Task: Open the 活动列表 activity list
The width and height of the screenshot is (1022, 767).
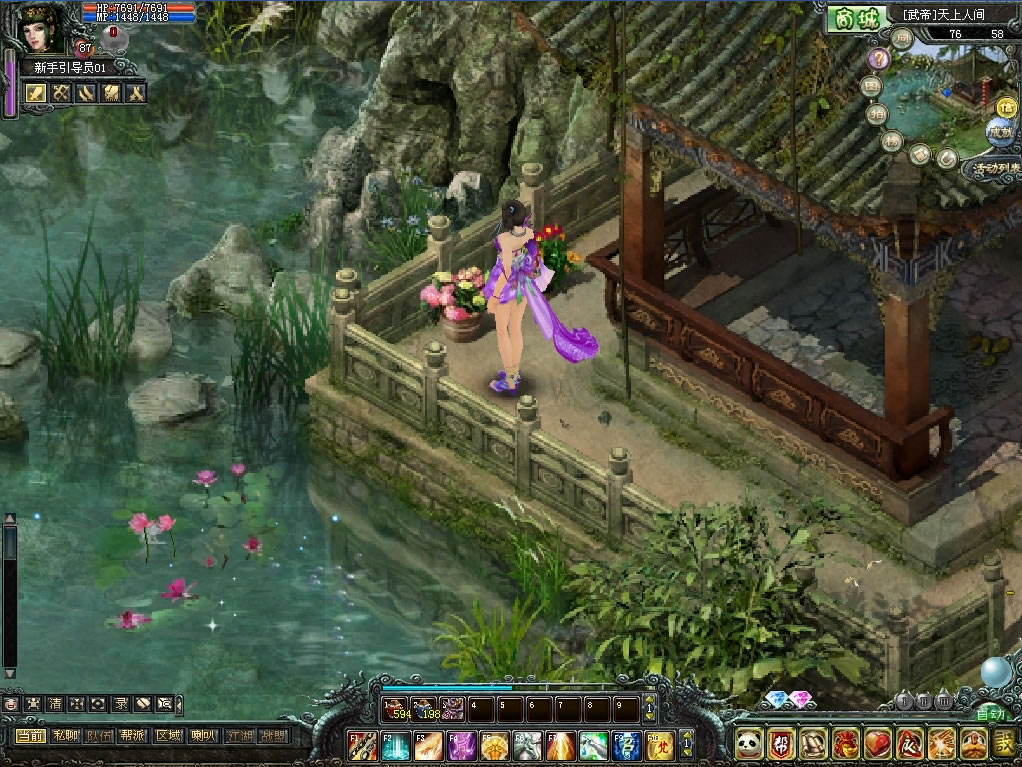Action: pos(995,168)
